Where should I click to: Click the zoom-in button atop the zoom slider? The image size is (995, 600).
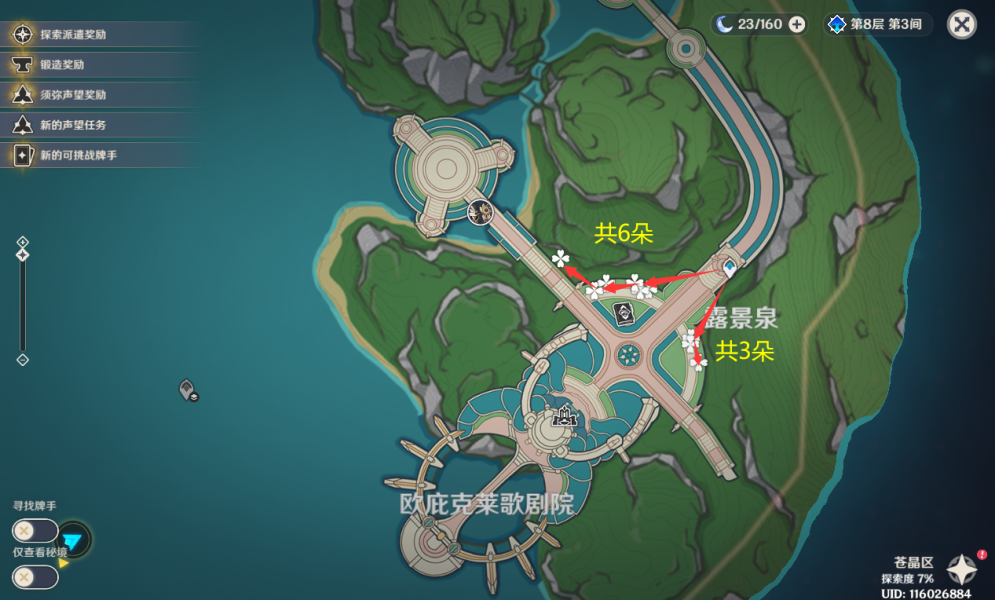(x=23, y=242)
